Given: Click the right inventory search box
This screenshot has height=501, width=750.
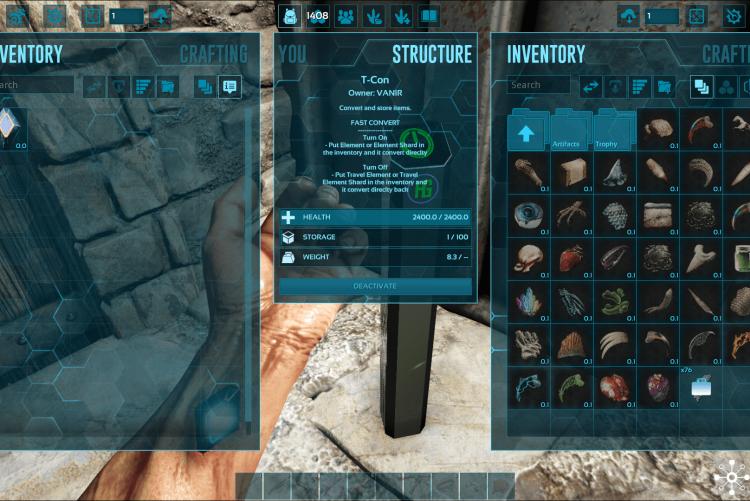Looking at the screenshot, I should (539, 86).
